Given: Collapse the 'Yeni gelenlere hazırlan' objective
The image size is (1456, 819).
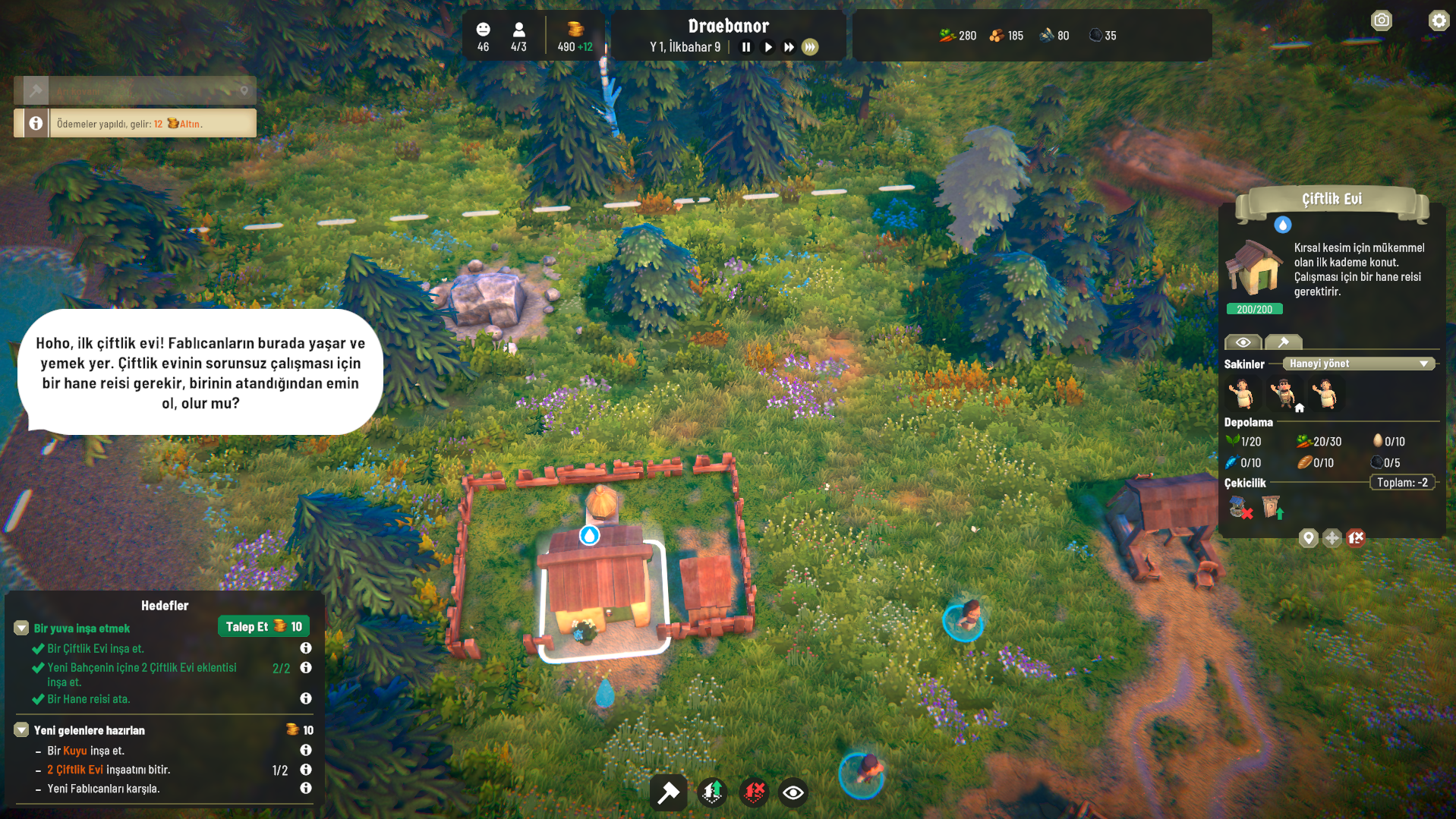Looking at the screenshot, I should coord(21,729).
